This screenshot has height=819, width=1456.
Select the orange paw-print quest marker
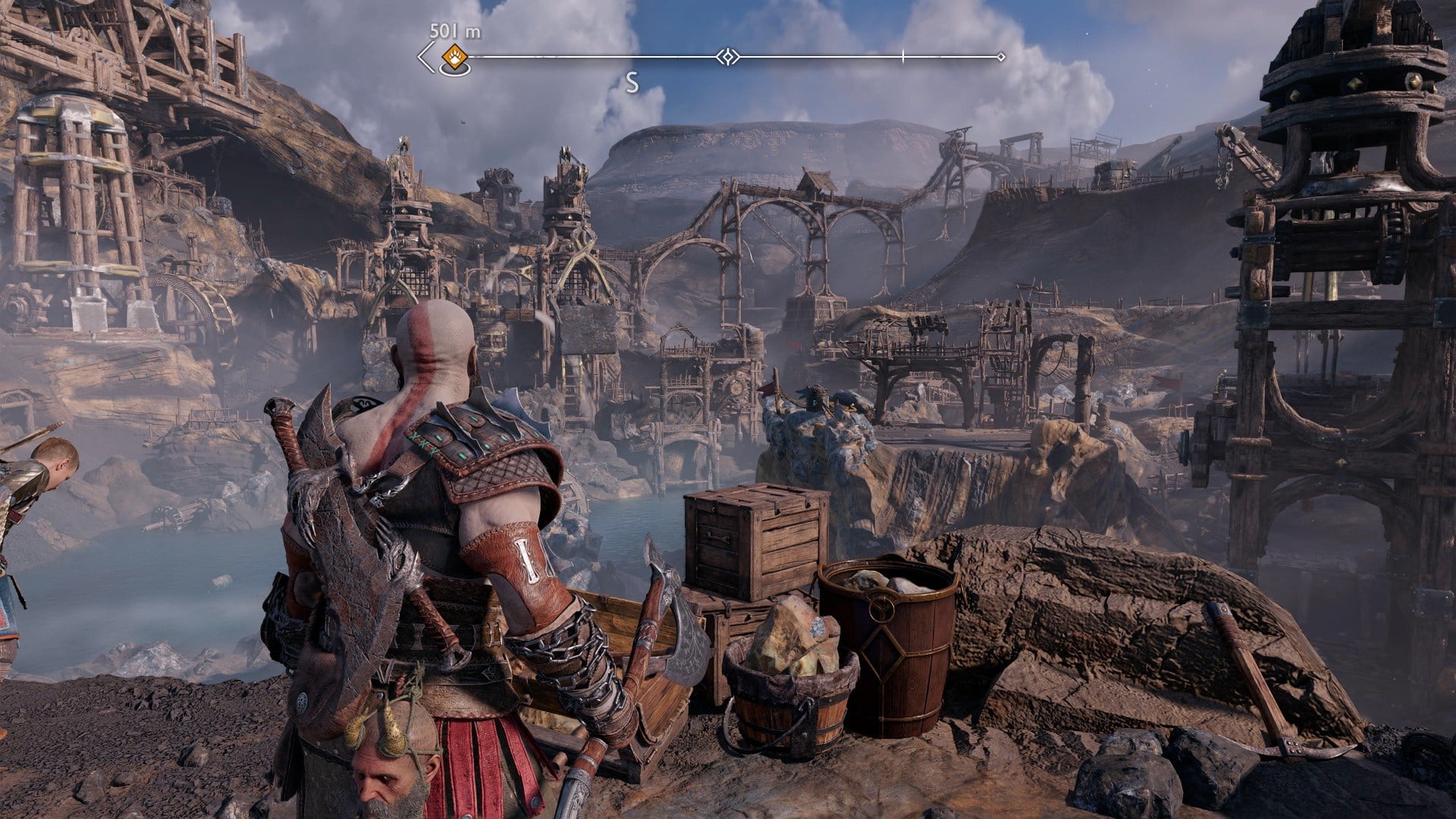454,55
